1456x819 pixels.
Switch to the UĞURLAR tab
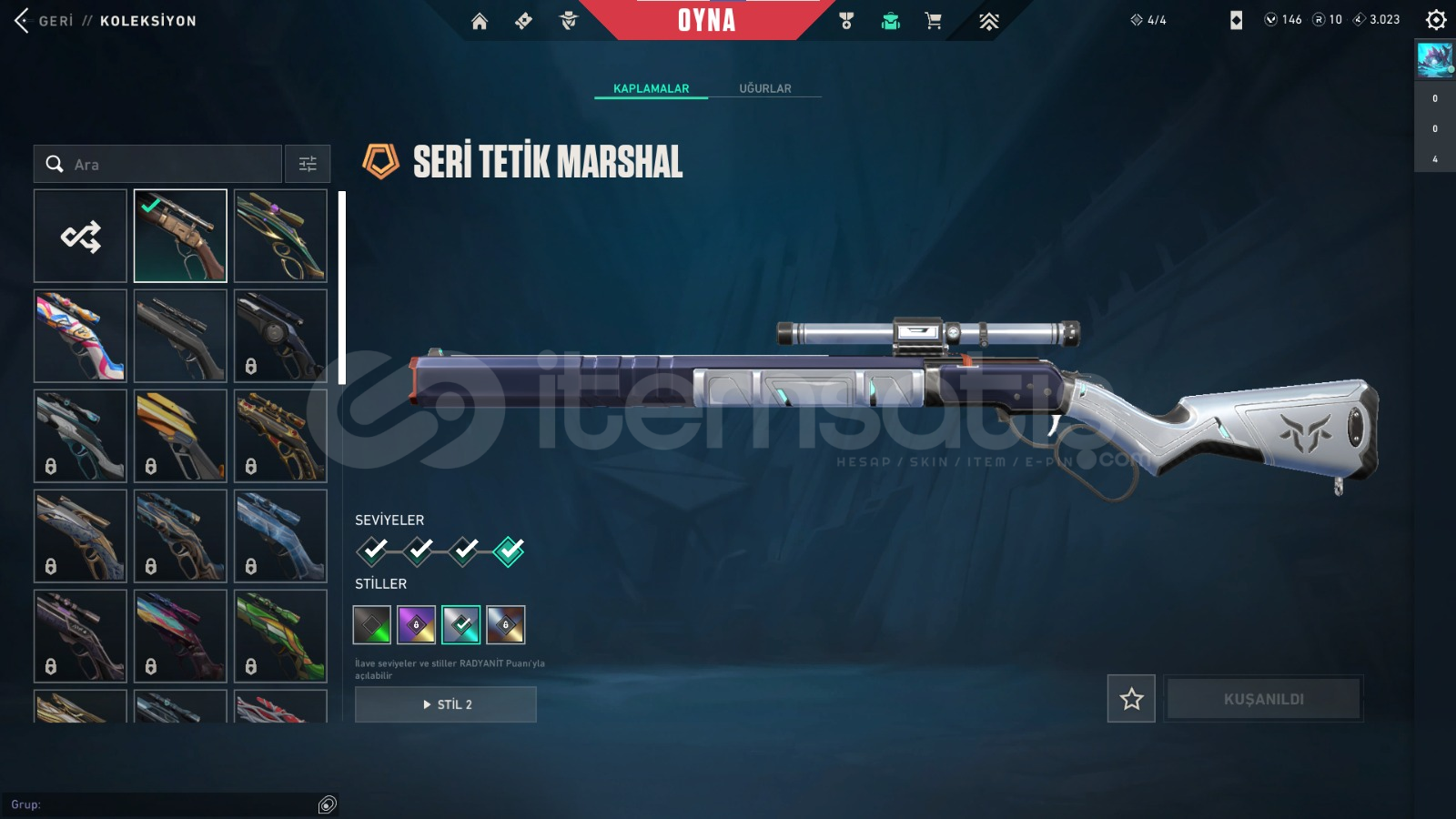coord(764,88)
